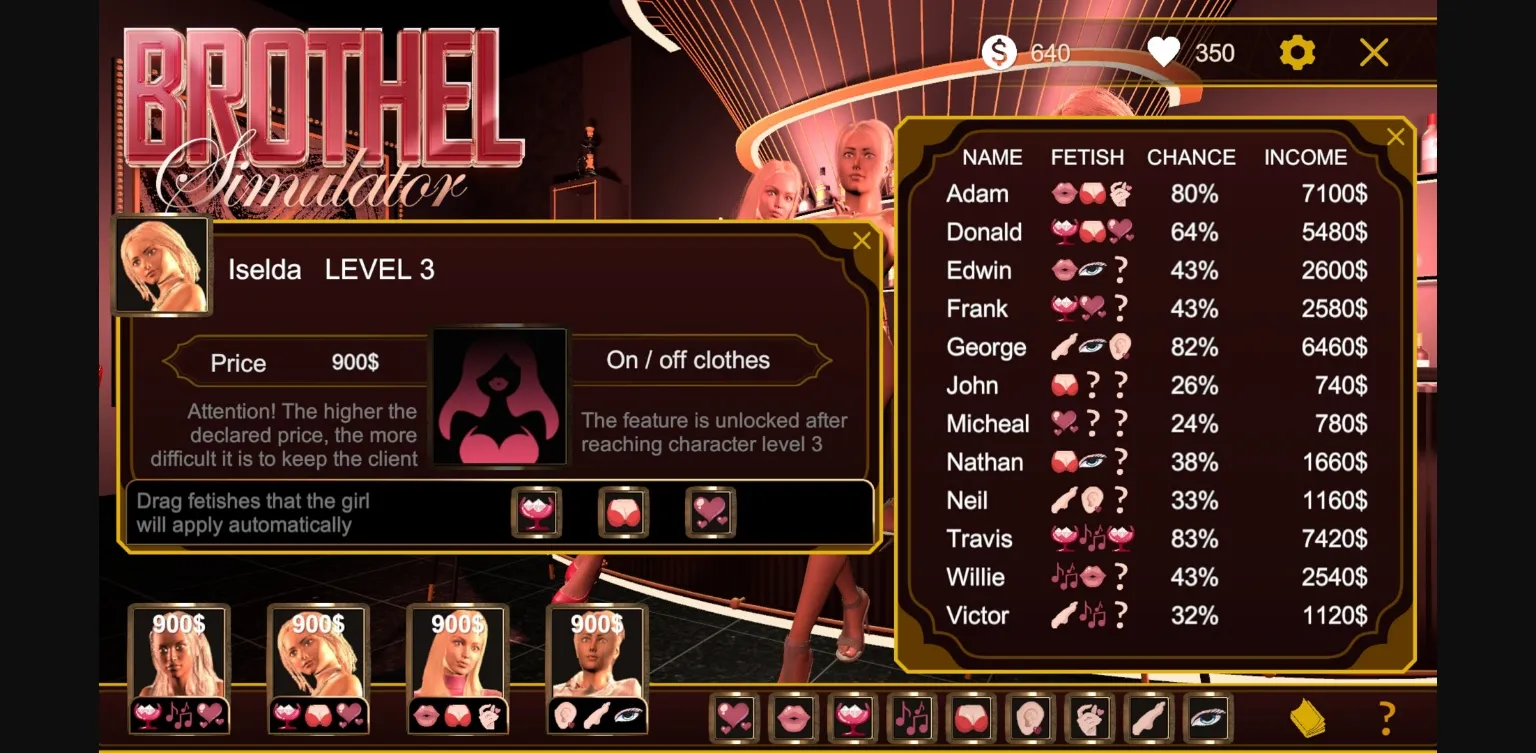Click the heart fetish in Iselda's auto-apply slots
The image size is (1536, 753).
710,512
